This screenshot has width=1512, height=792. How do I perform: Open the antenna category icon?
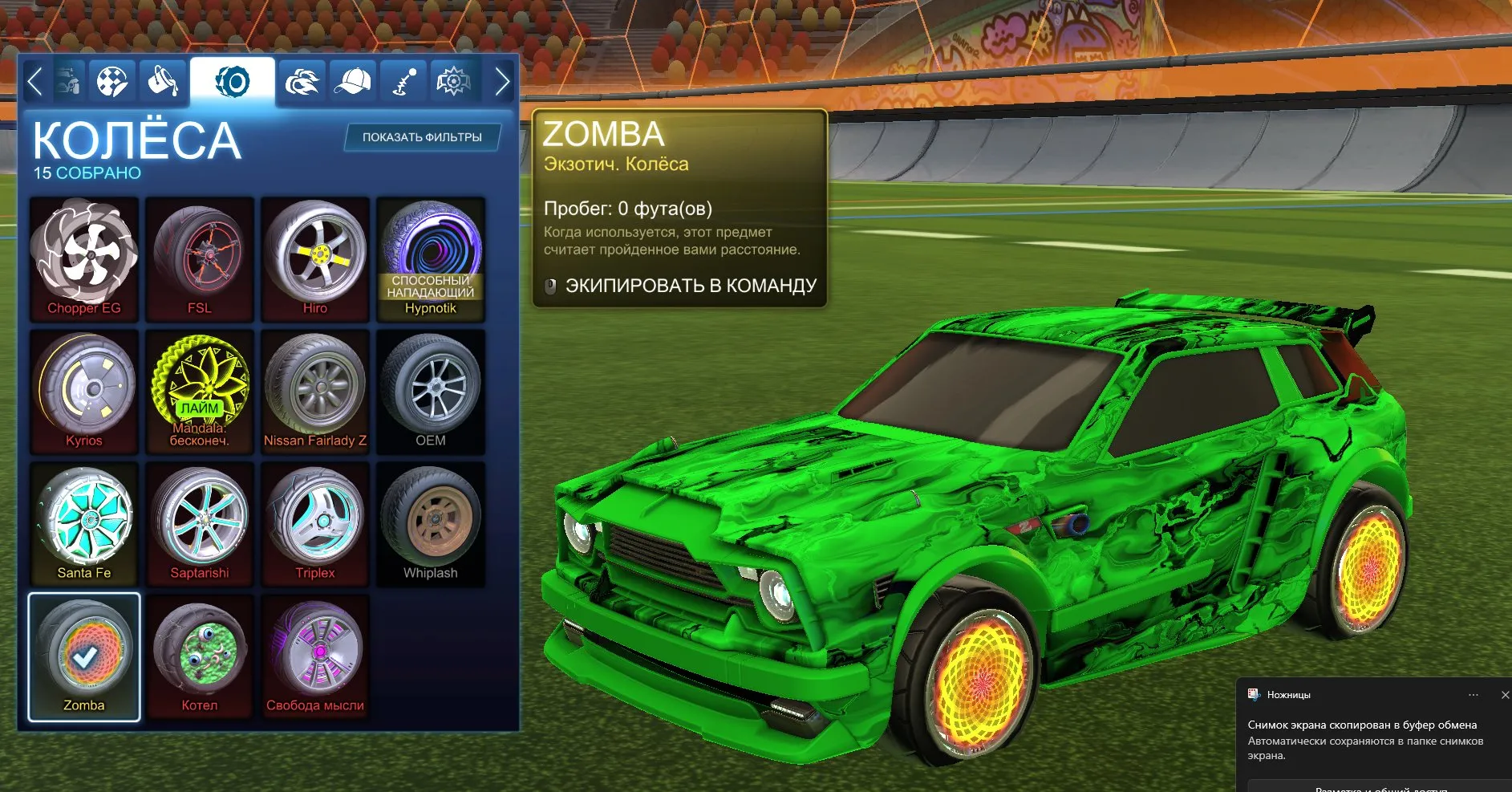pos(403,80)
